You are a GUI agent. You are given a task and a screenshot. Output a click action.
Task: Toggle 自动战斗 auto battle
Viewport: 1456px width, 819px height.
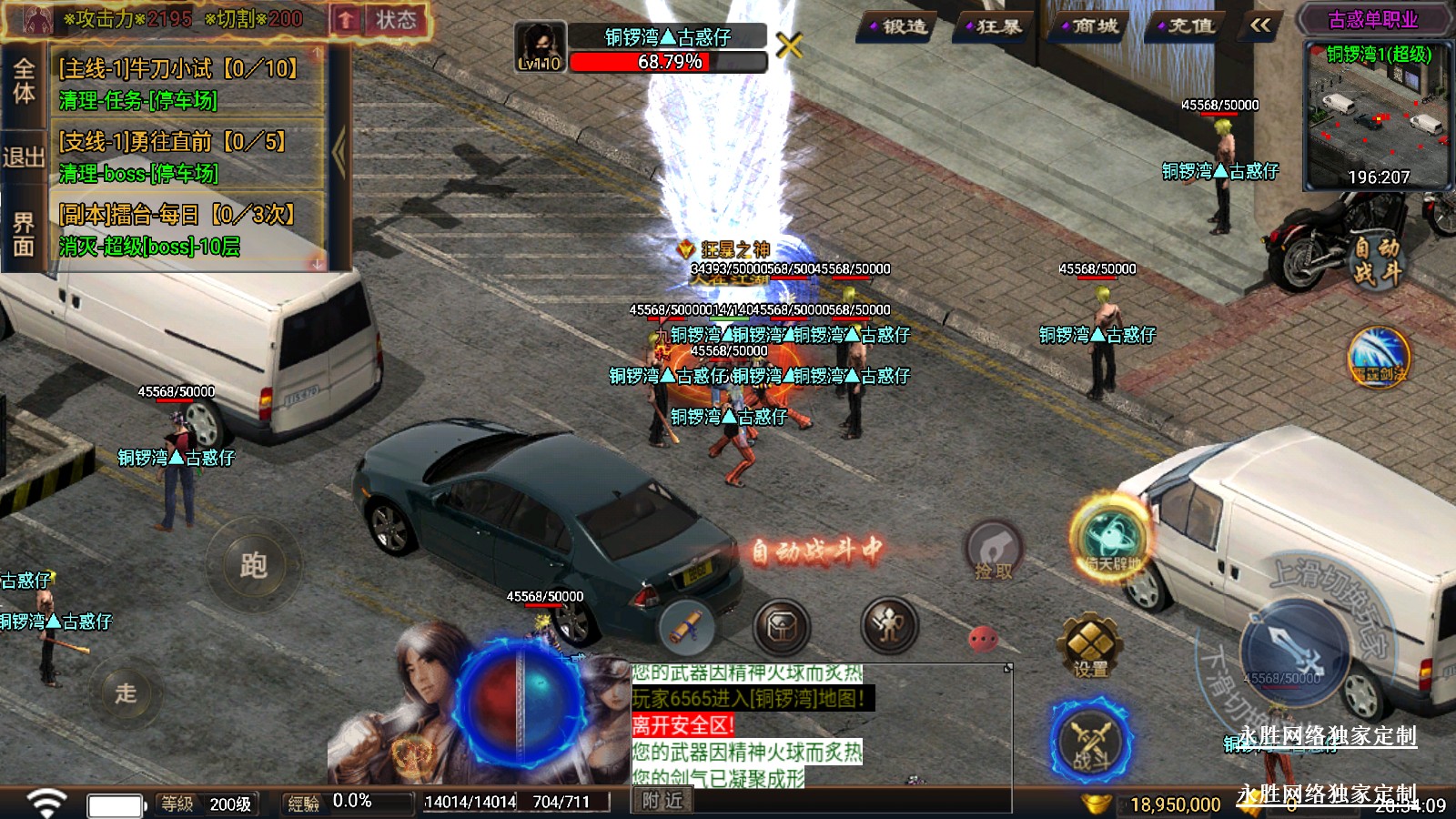coord(1376,259)
